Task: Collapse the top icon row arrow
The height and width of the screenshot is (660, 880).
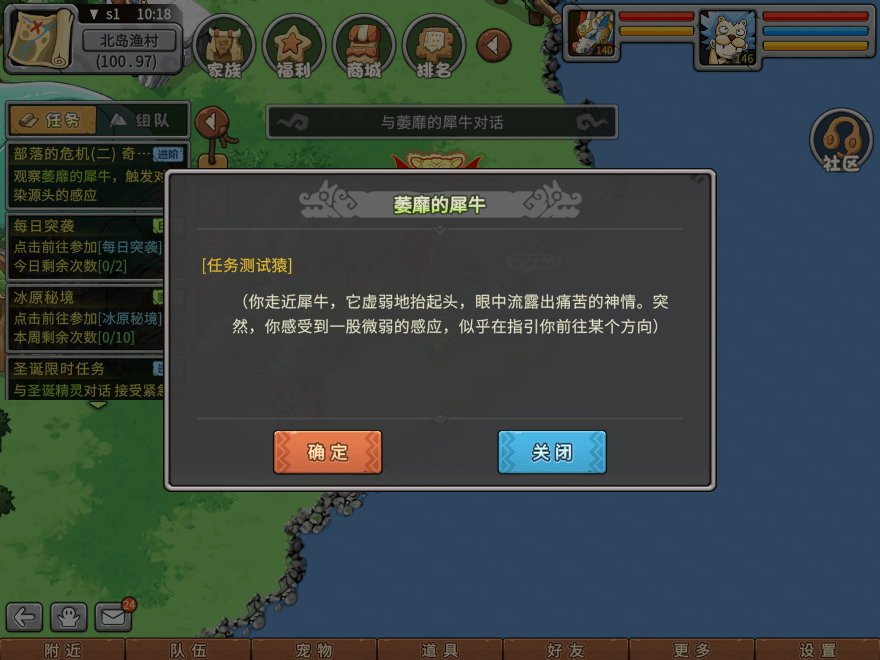Action: click(493, 45)
